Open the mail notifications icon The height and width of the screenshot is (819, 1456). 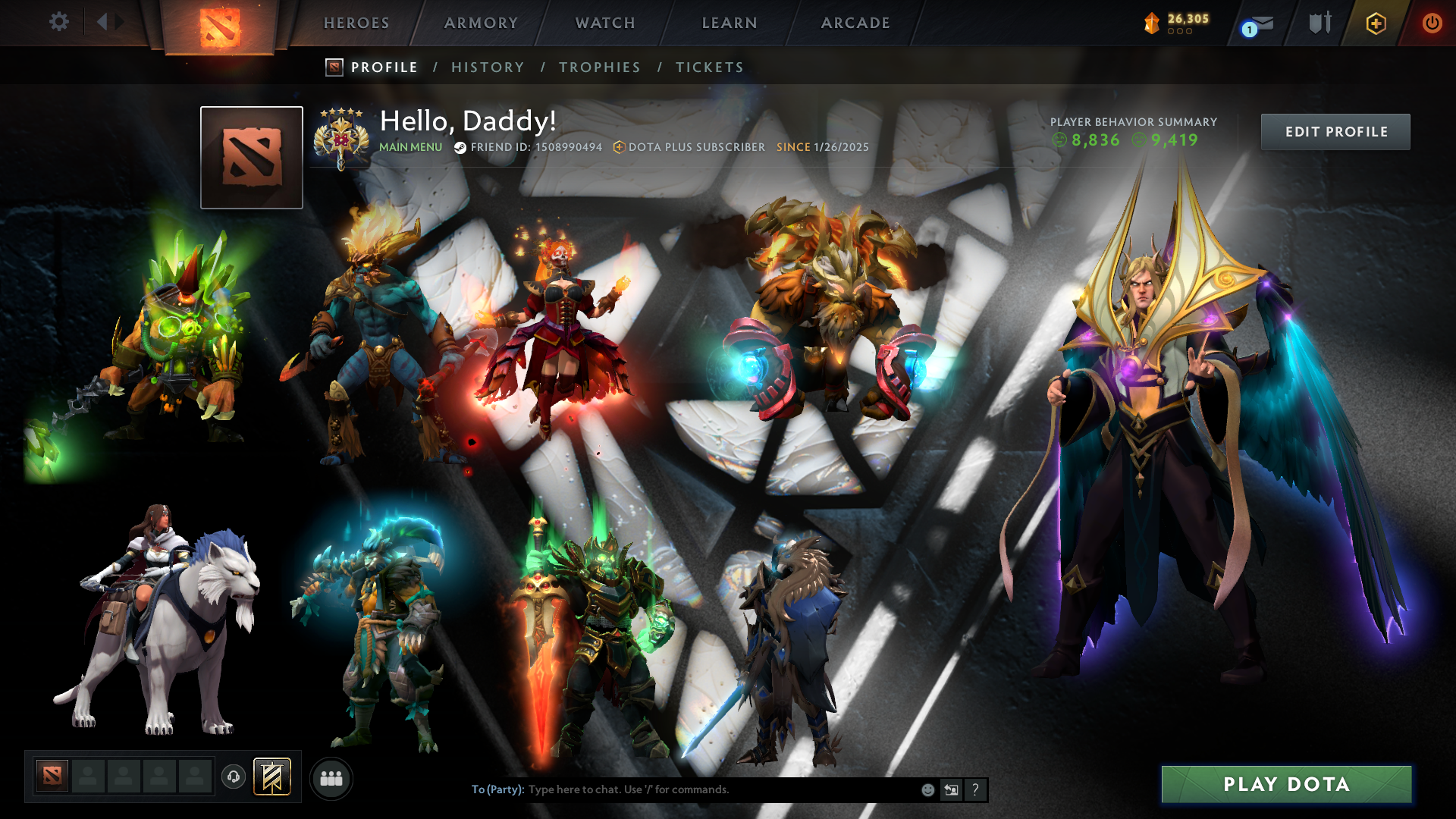[x=1260, y=24]
